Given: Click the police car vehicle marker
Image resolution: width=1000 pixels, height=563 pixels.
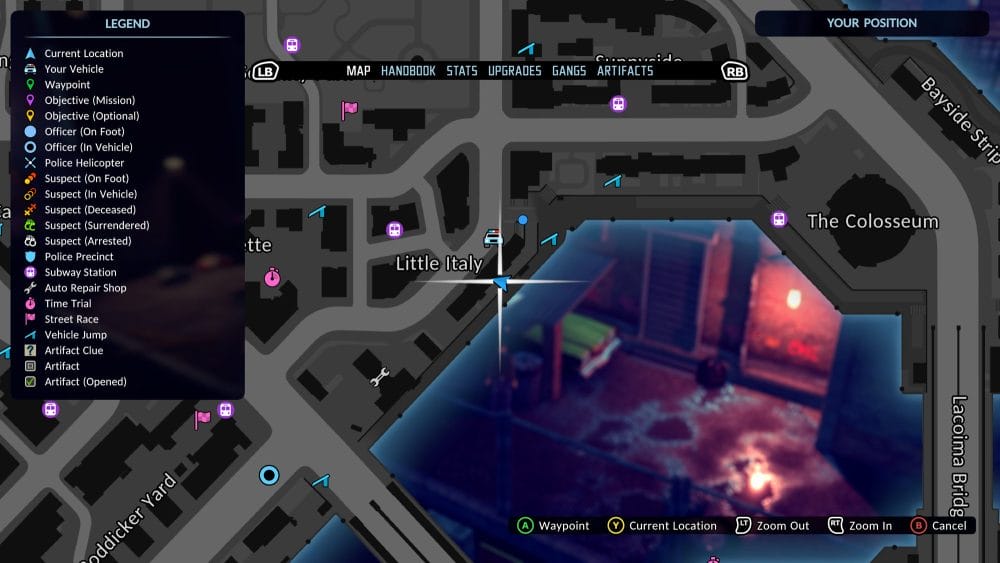Looking at the screenshot, I should (x=493, y=239).
